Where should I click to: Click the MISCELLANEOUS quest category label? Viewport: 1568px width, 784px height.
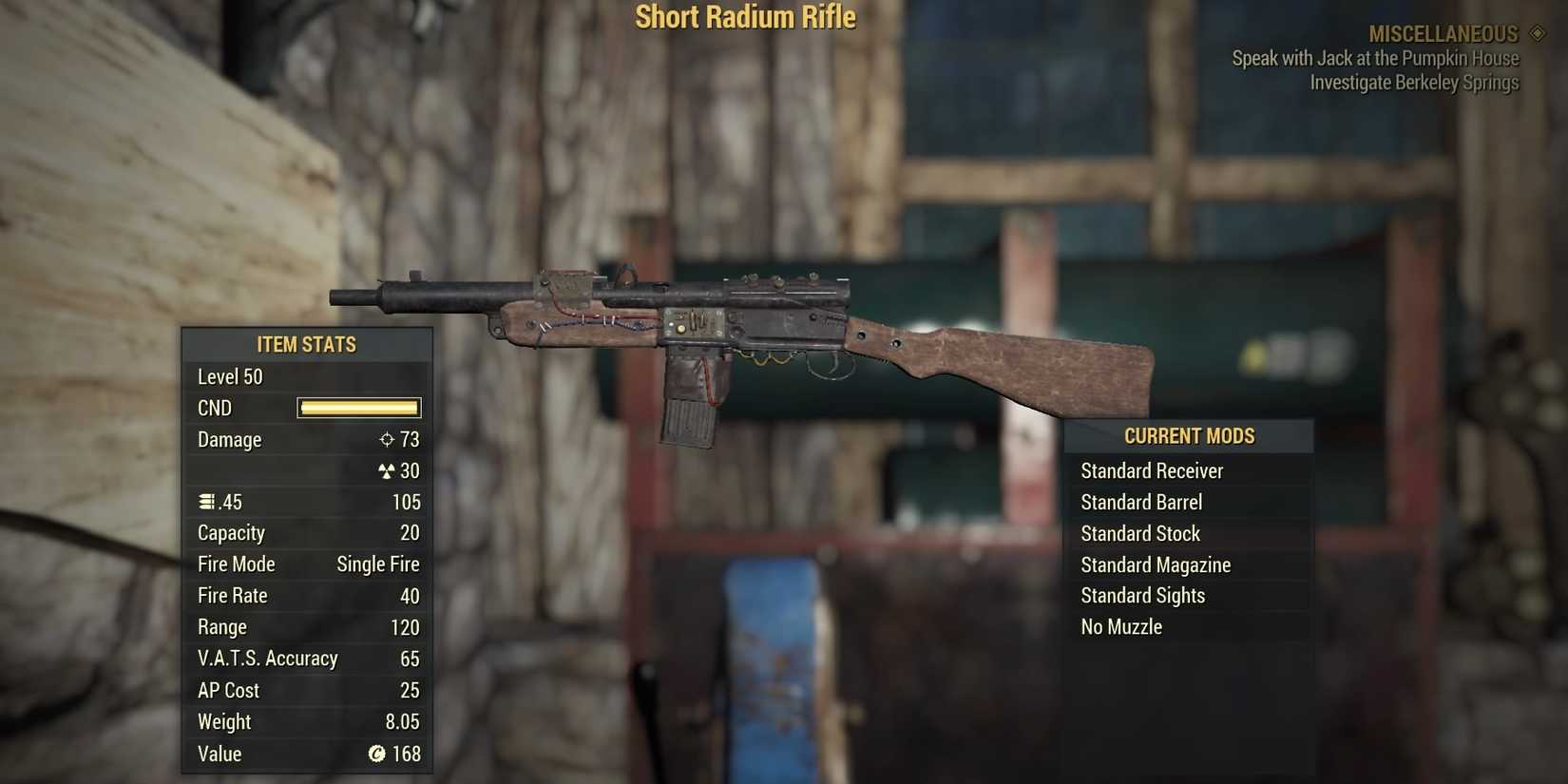(1443, 33)
